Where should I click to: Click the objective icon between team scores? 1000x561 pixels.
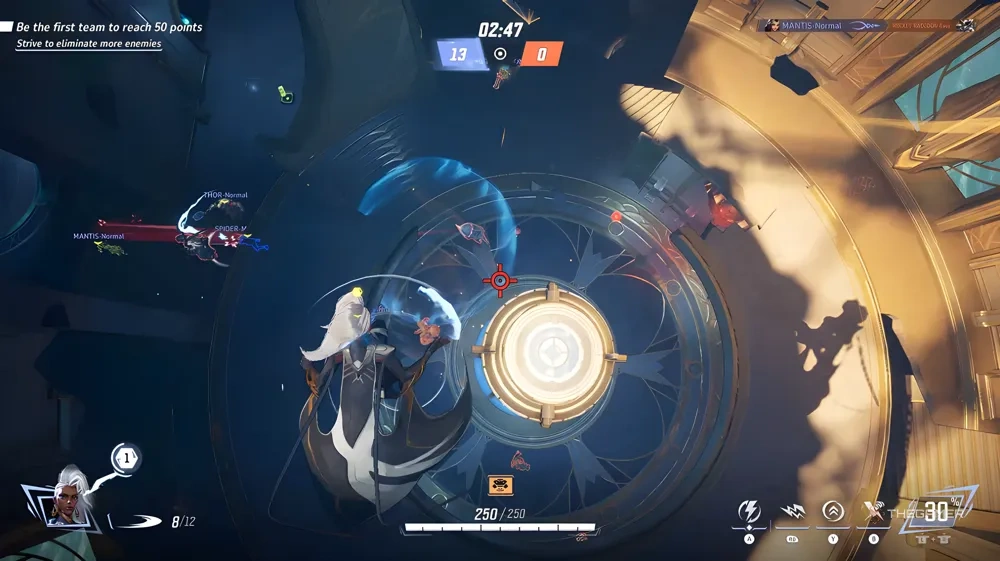(x=500, y=54)
